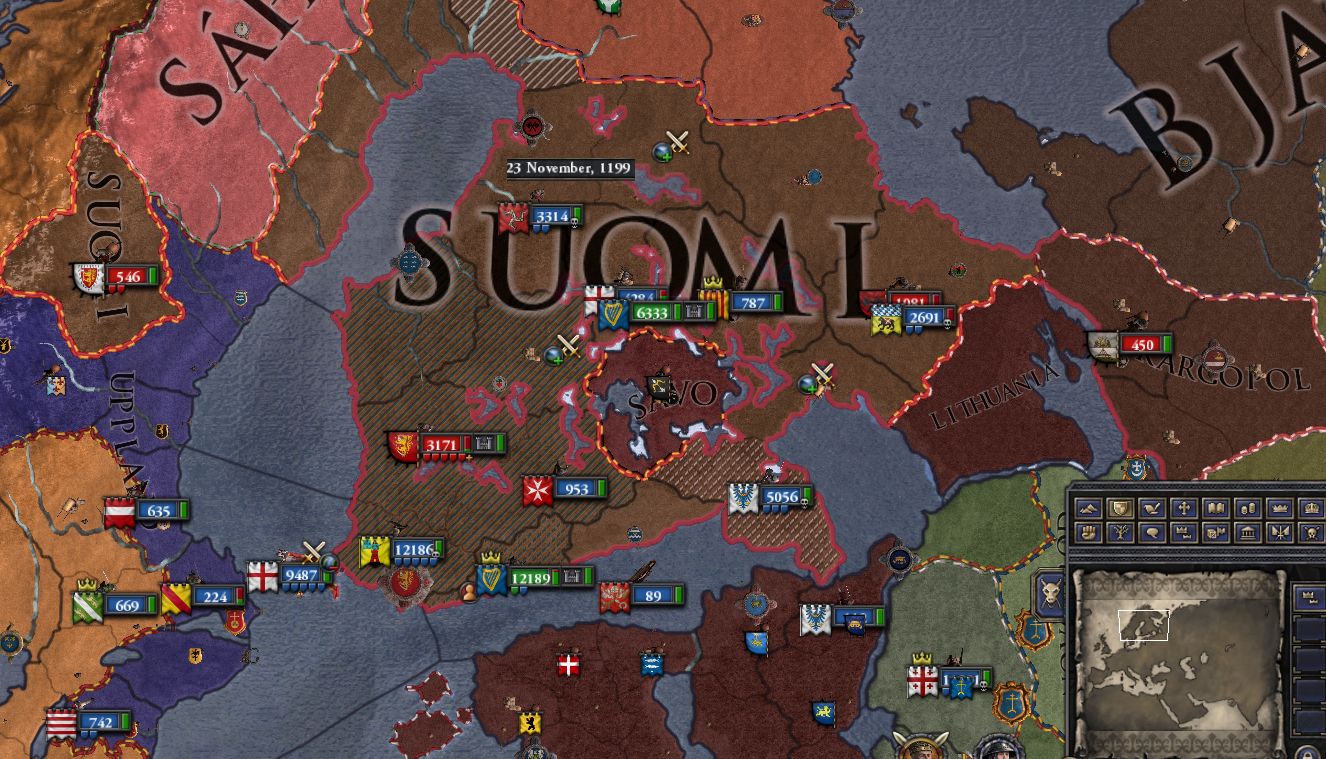Viewport: 1326px width, 759px height.
Task: Select the Religion map mode cross icon
Action: 1184,508
